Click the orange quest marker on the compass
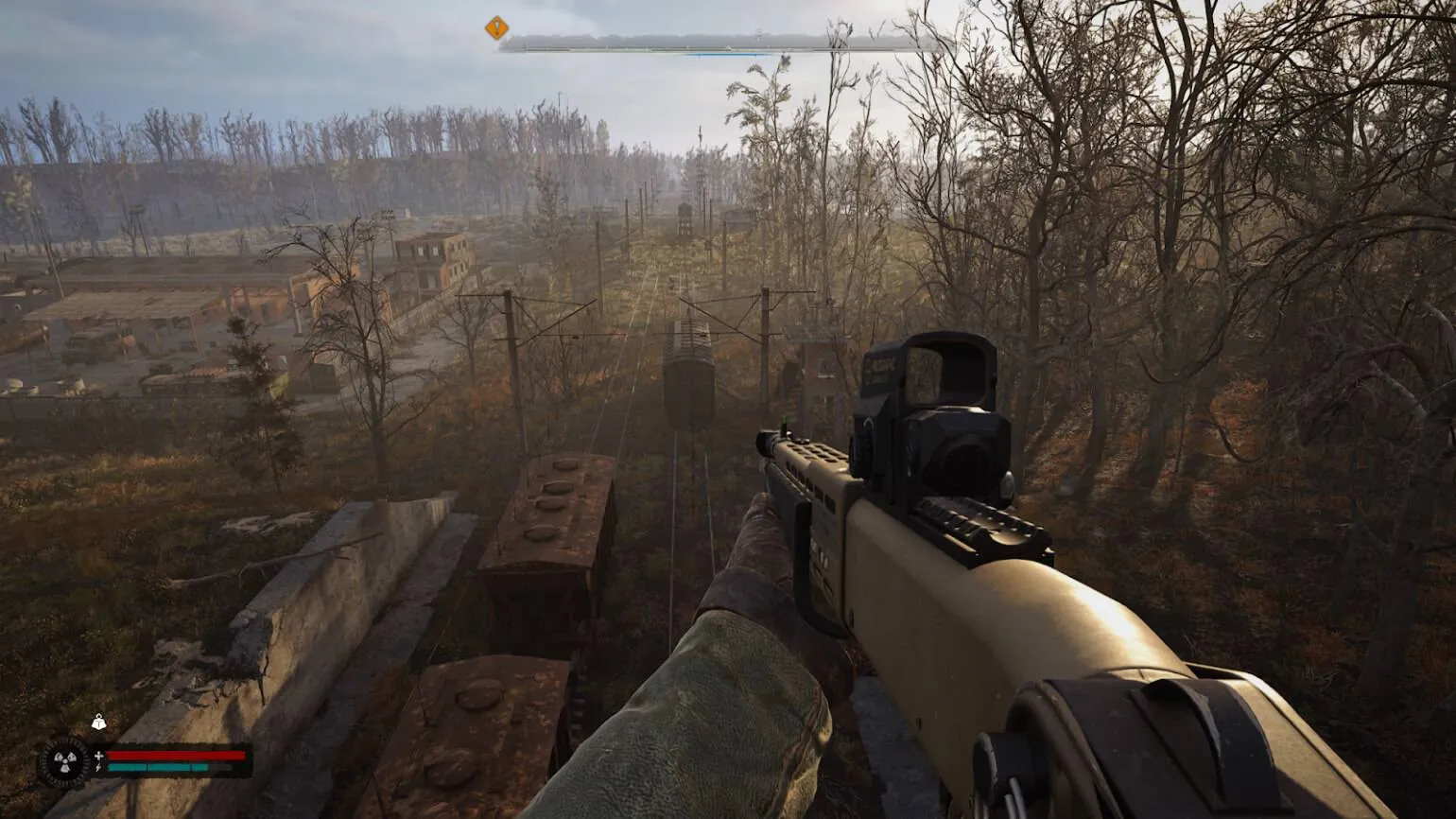 tap(496, 28)
